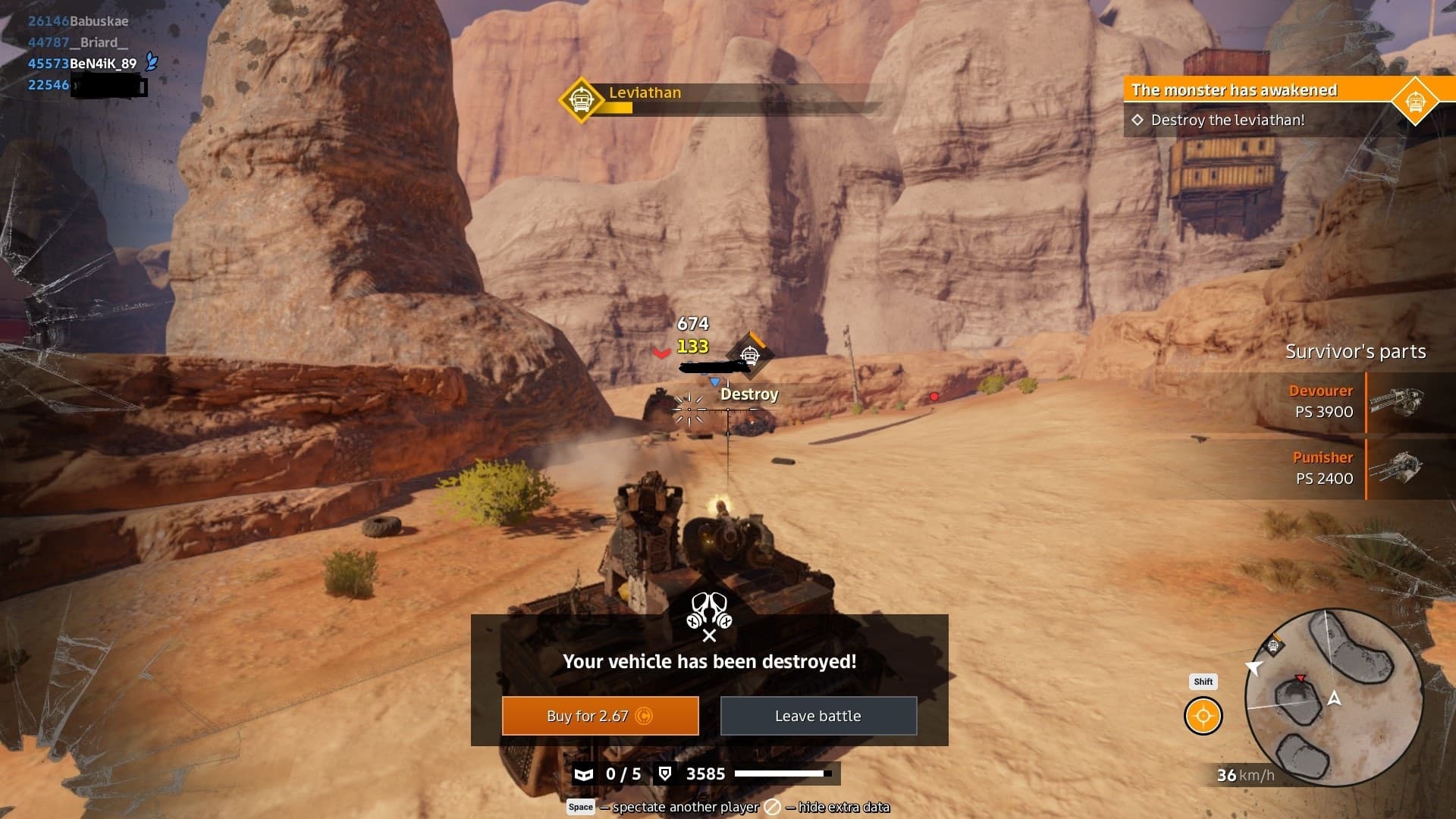
Task: Select the Punisher survivor's part
Action: tap(1354, 468)
